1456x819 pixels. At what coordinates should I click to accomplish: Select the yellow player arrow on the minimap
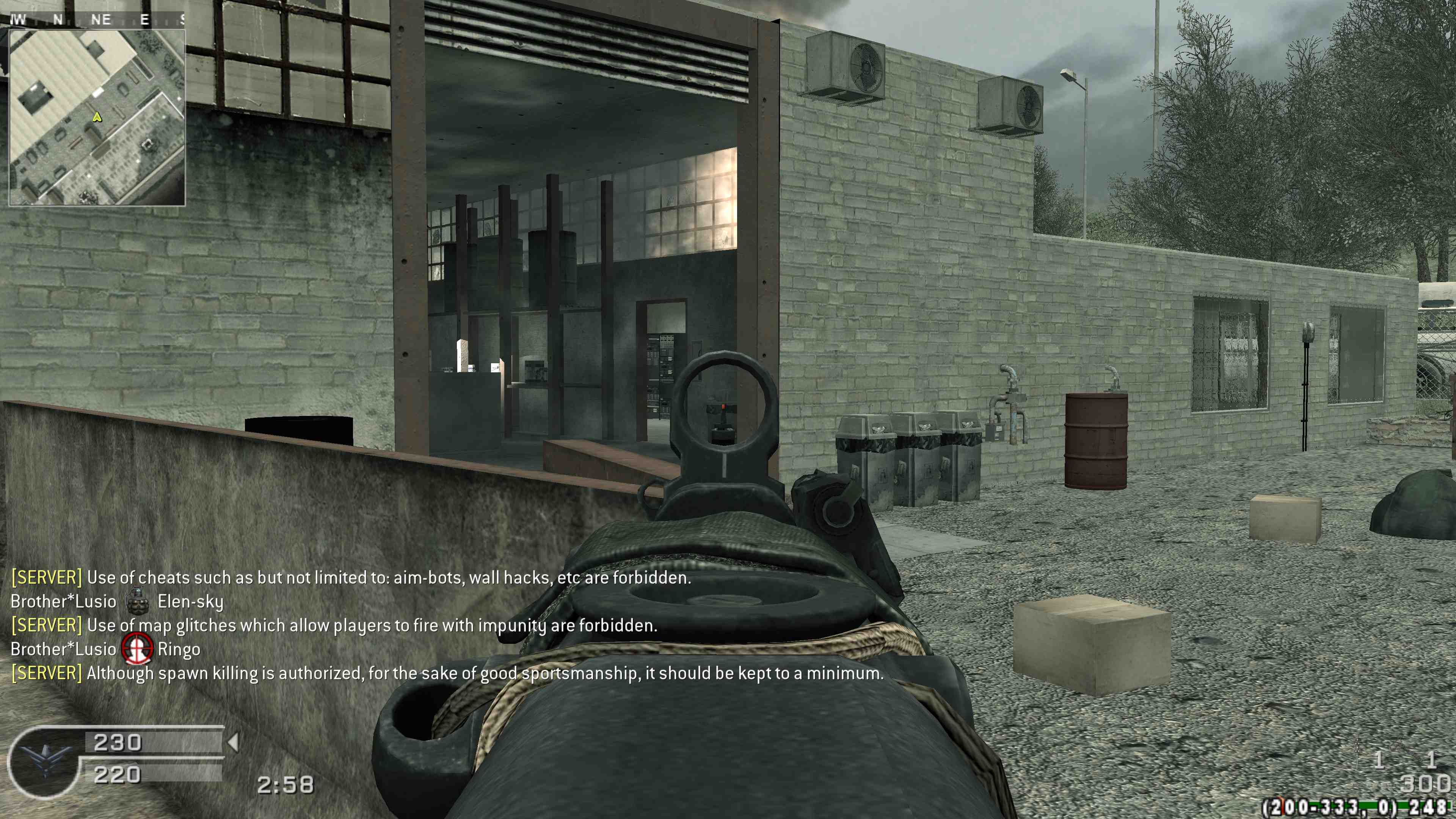[x=97, y=117]
